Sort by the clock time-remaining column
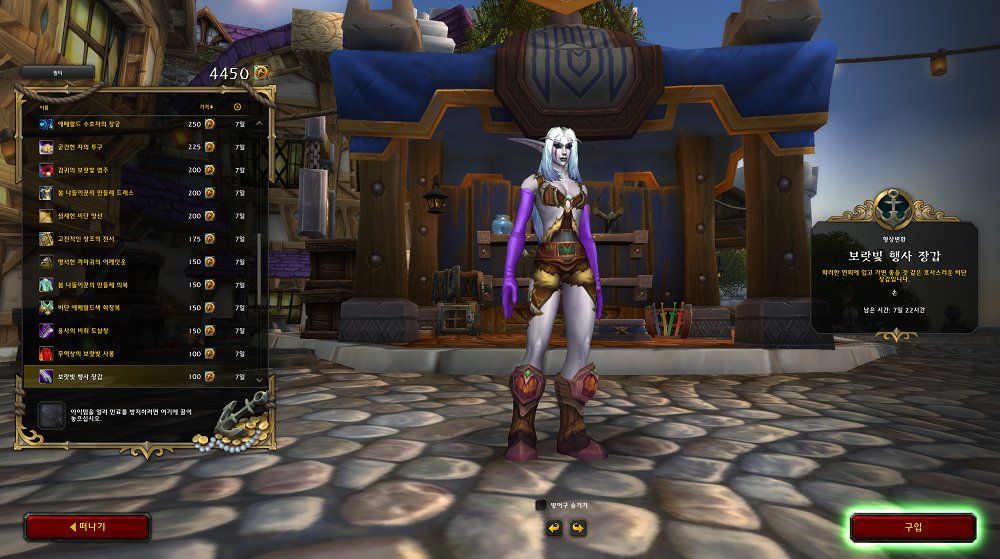Image resolution: width=1000 pixels, height=559 pixels. coord(238,105)
